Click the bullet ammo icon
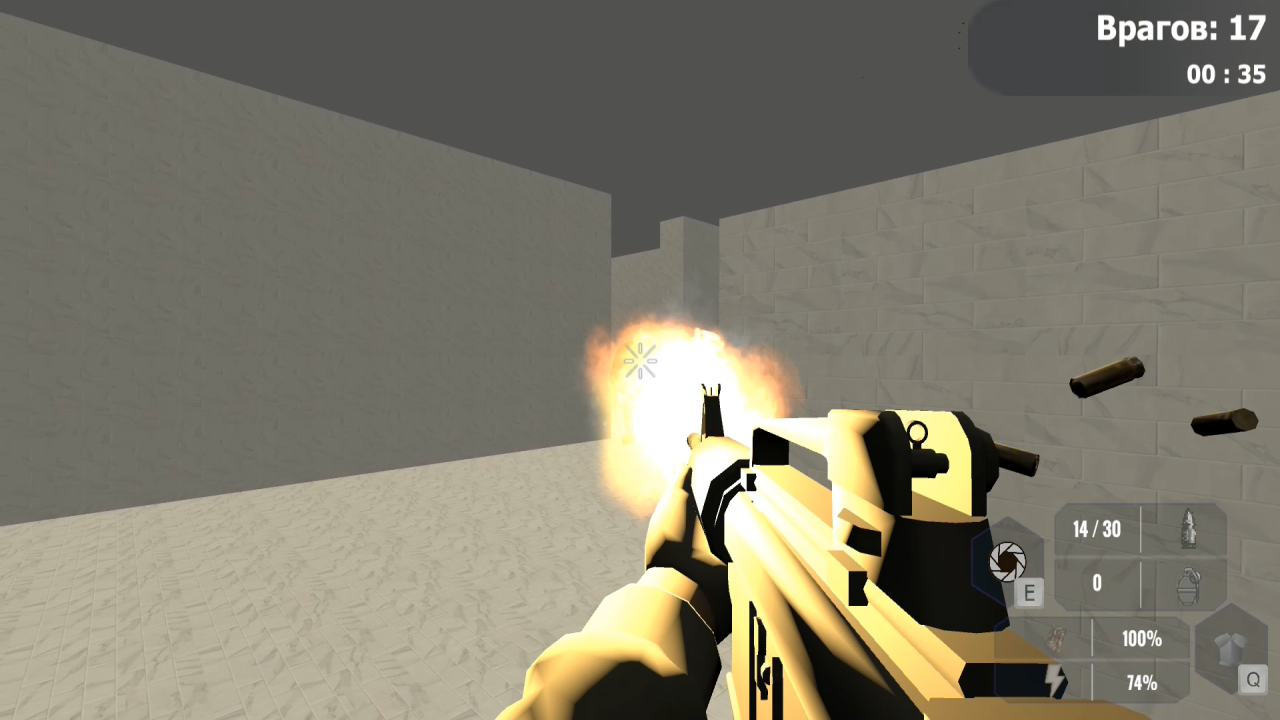The image size is (1280, 720). tap(1189, 530)
